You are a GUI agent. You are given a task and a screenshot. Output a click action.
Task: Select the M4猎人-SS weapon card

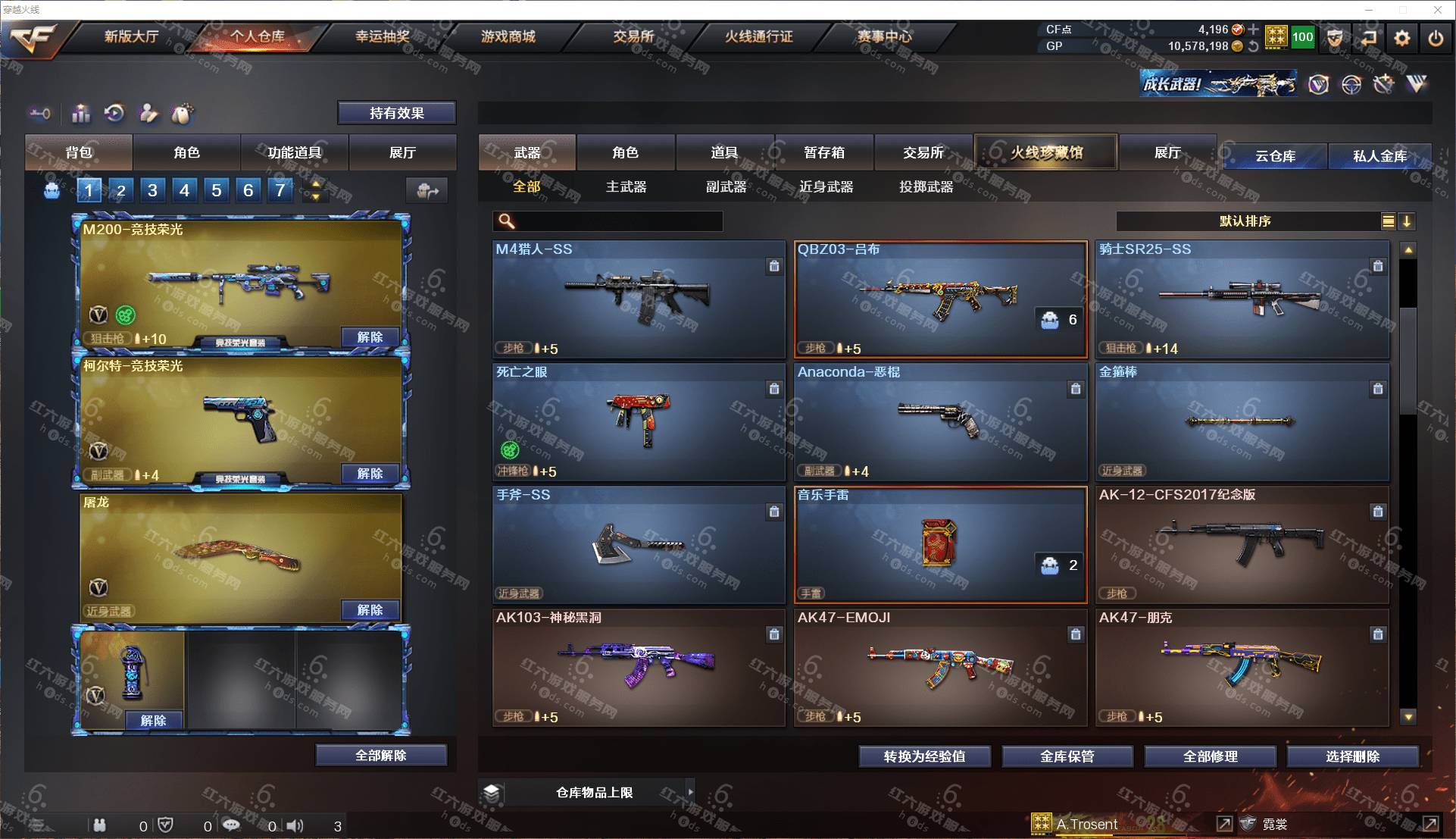(638, 299)
